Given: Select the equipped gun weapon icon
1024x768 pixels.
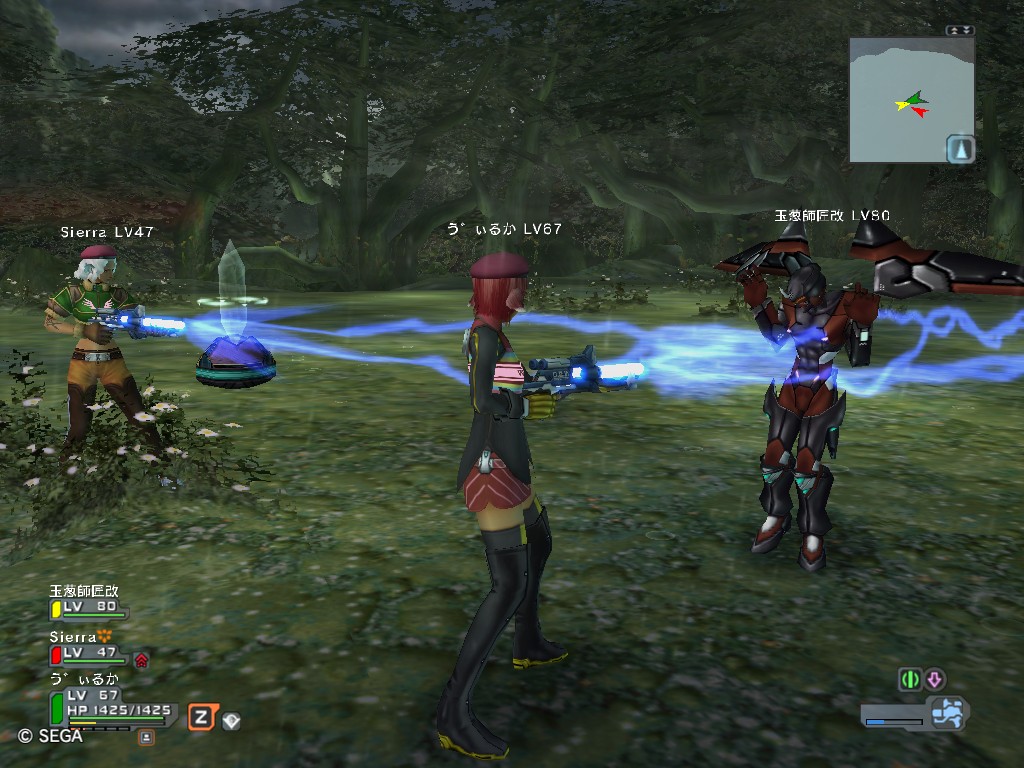Looking at the screenshot, I should 945,713.
